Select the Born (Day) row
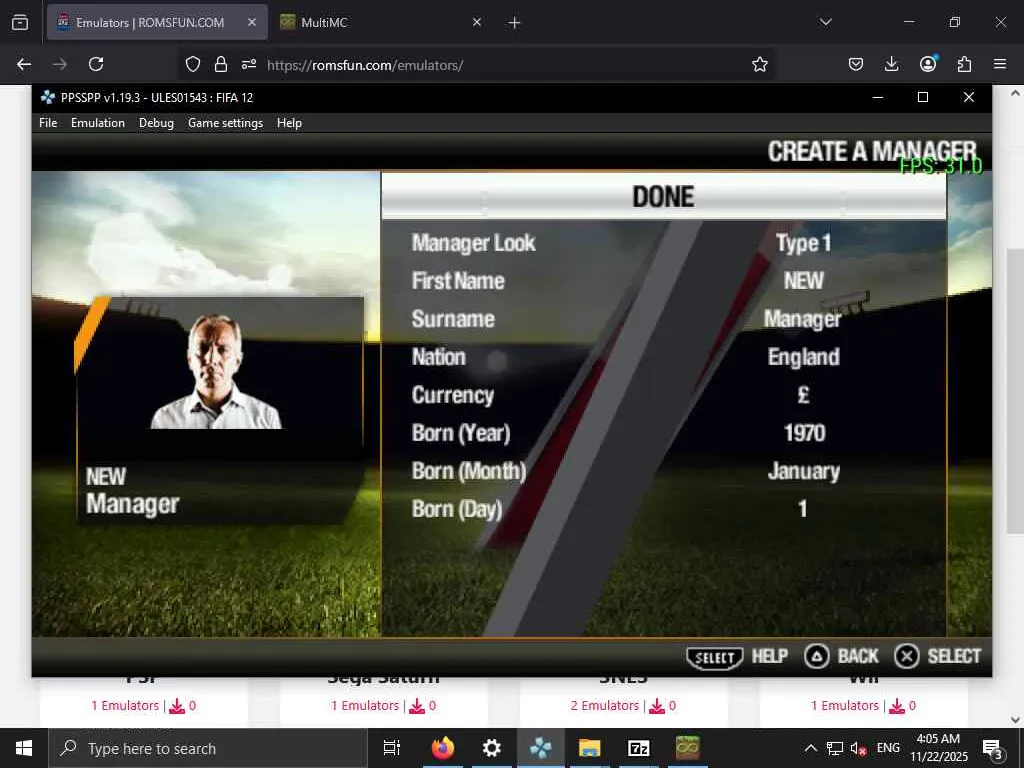Viewport: 1024px width, 768px height. click(x=457, y=509)
